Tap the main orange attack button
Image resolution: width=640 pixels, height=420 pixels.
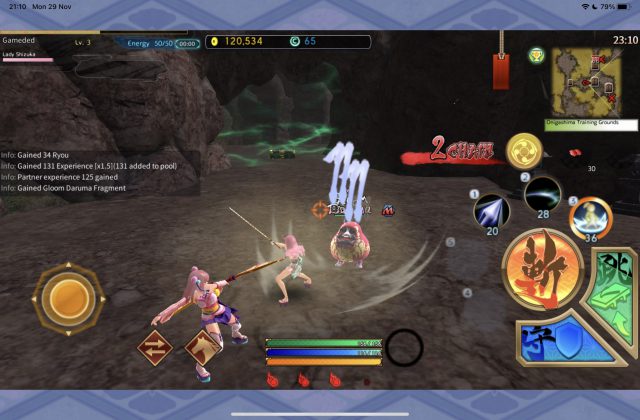click(542, 270)
